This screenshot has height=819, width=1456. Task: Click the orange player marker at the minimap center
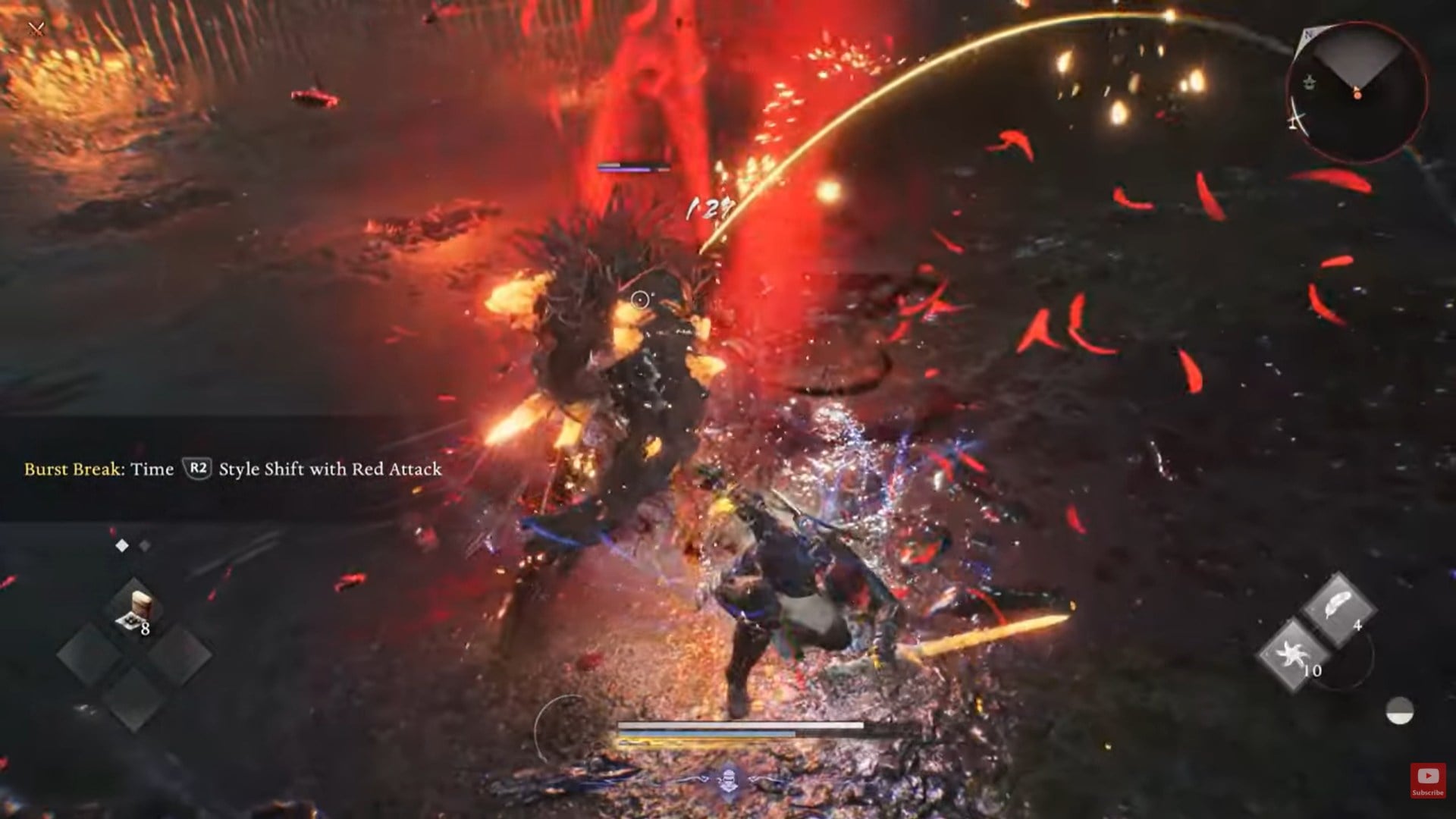1357,96
